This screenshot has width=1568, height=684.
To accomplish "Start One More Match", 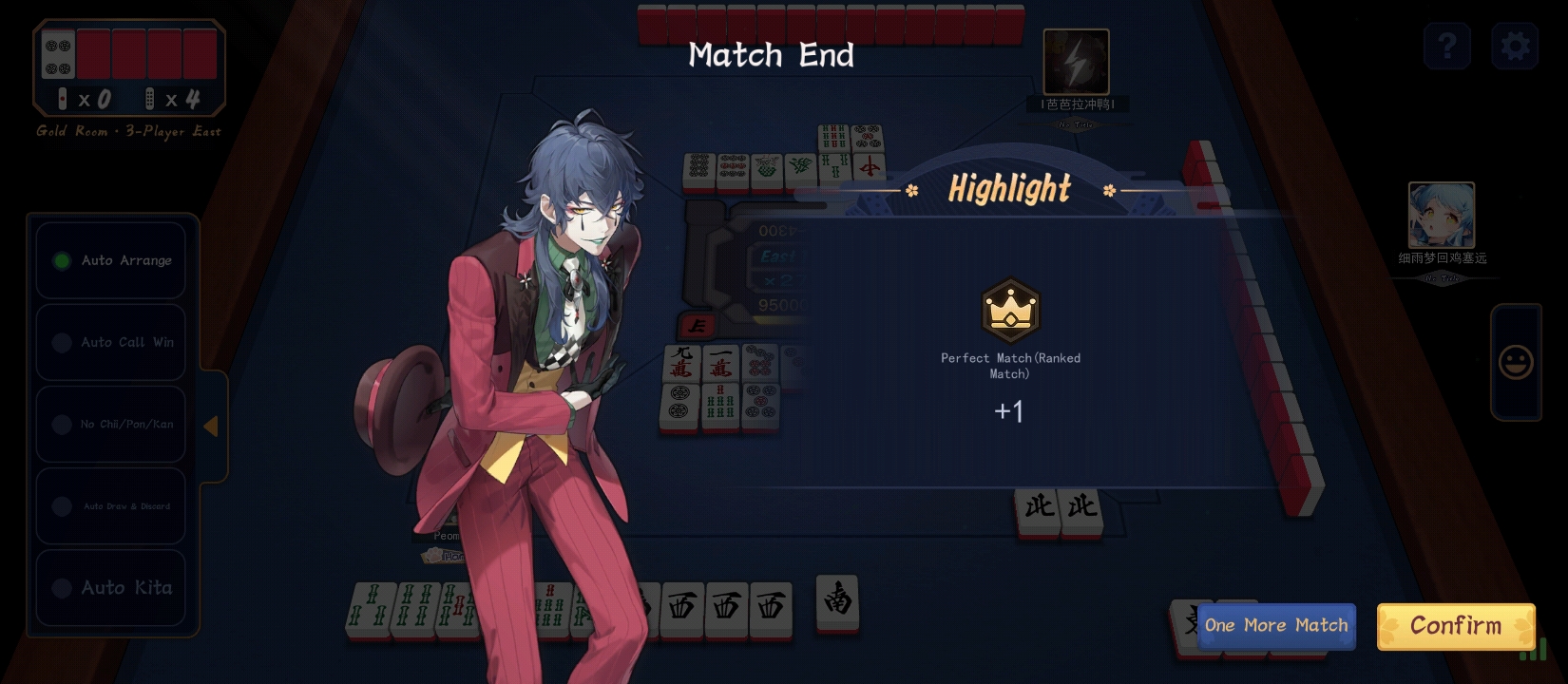I will 1275,626.
